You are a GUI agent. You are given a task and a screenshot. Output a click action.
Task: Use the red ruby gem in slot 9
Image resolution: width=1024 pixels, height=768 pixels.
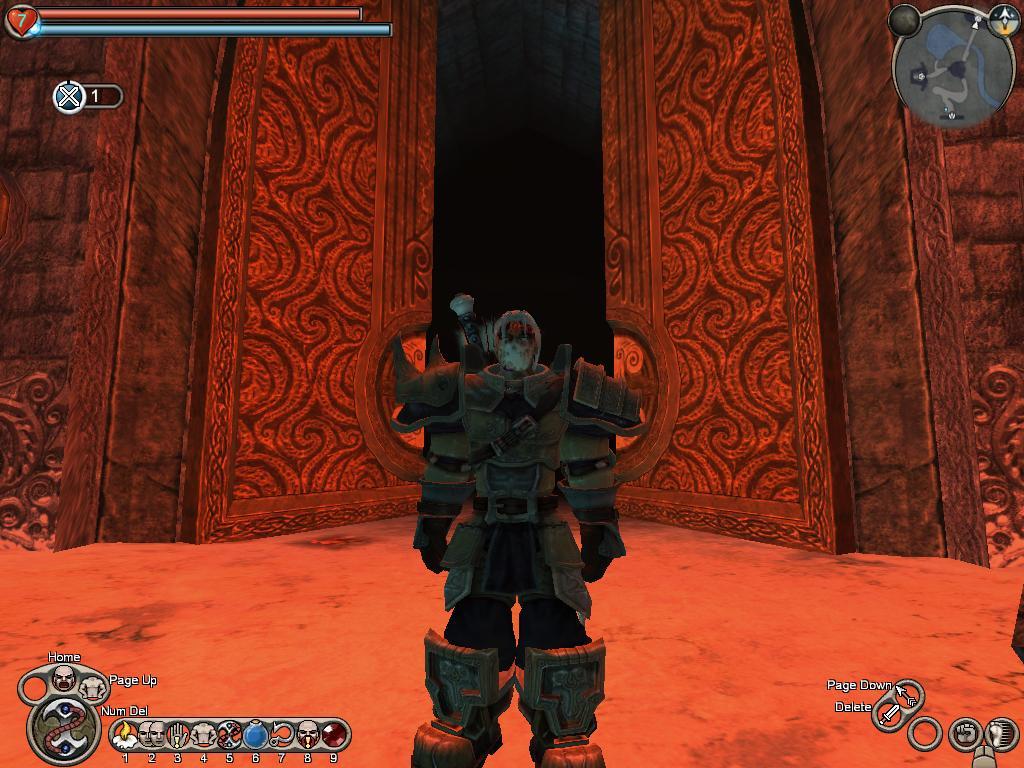click(x=333, y=735)
